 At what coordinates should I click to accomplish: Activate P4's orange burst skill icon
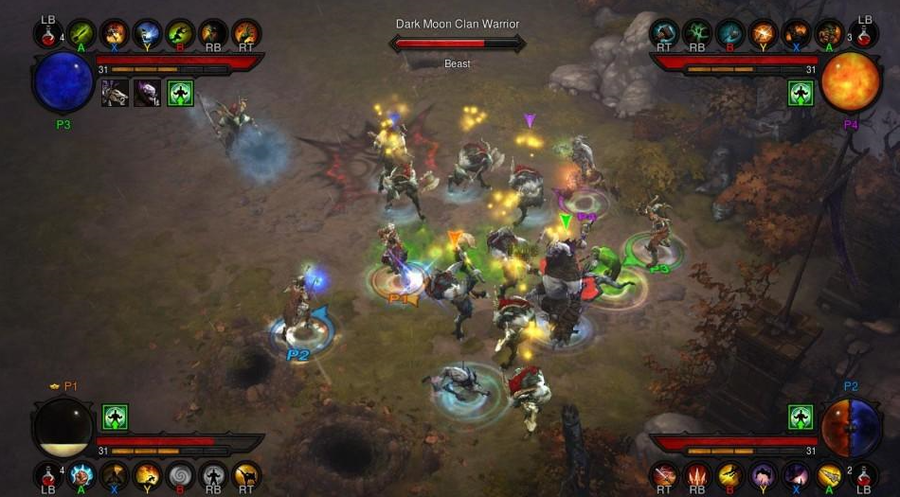pos(763,34)
